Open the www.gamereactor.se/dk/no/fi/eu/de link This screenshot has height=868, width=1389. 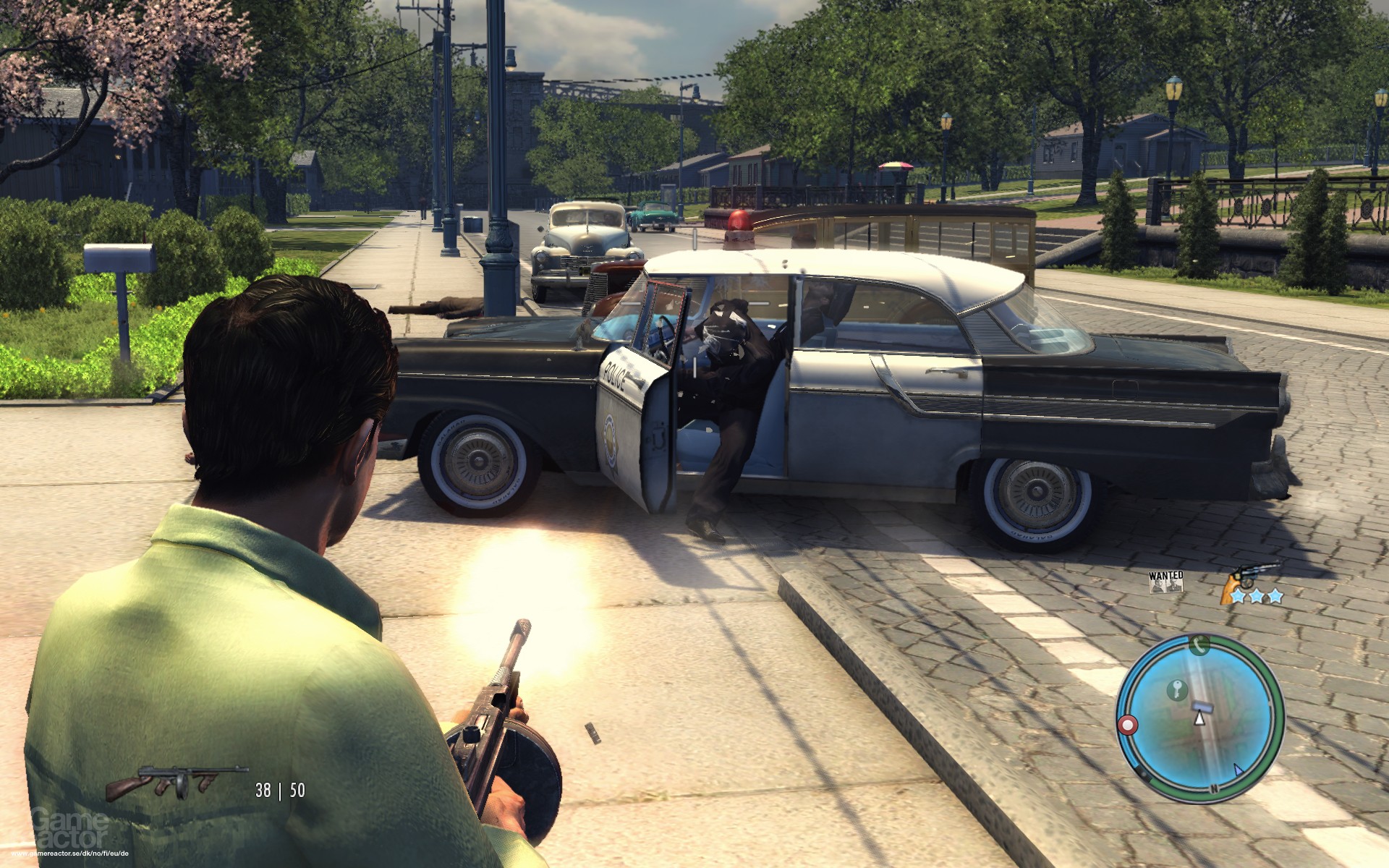(69, 853)
